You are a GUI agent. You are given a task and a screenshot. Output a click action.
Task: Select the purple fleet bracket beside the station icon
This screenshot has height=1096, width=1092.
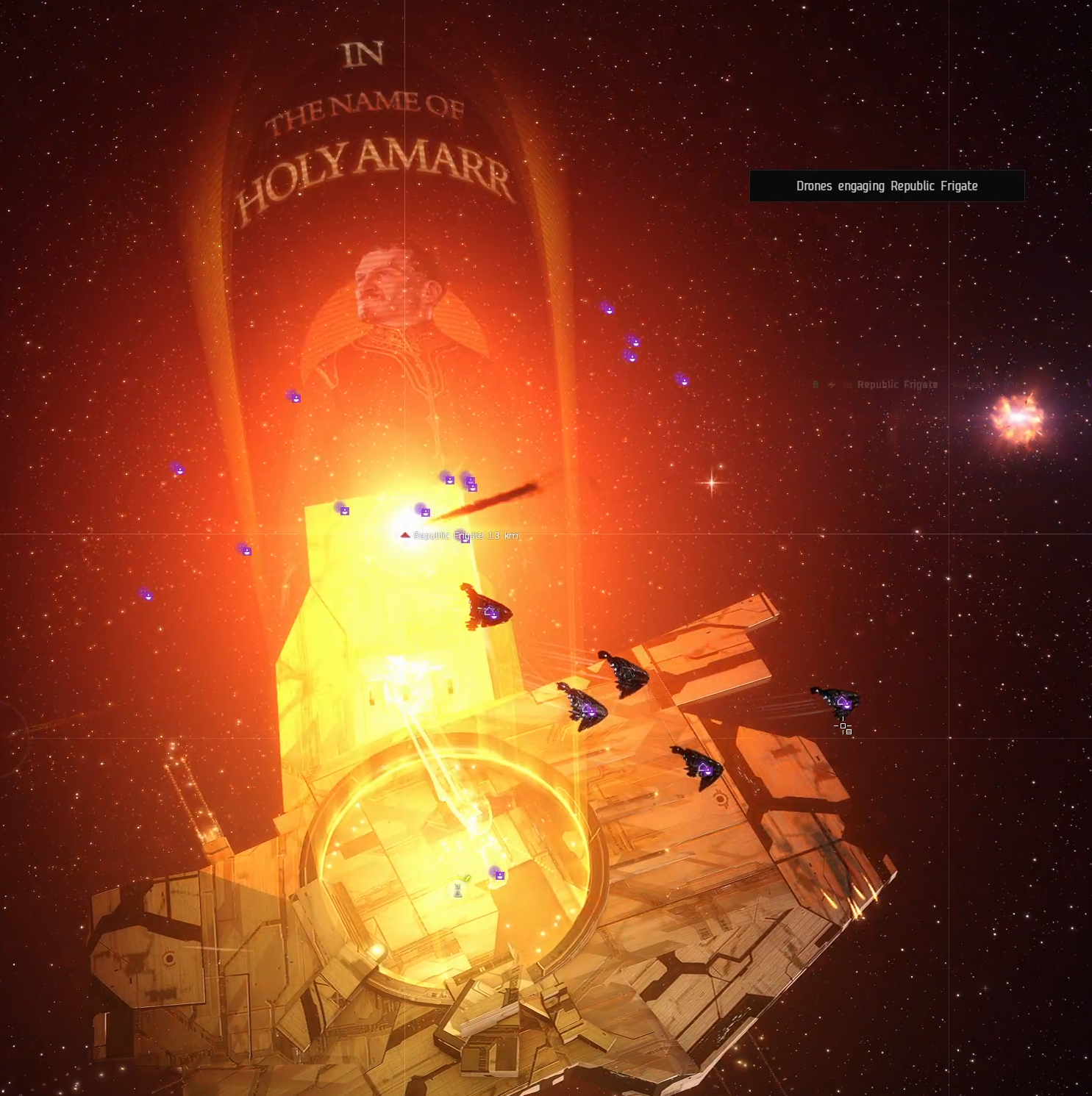pyautogui.click(x=499, y=875)
